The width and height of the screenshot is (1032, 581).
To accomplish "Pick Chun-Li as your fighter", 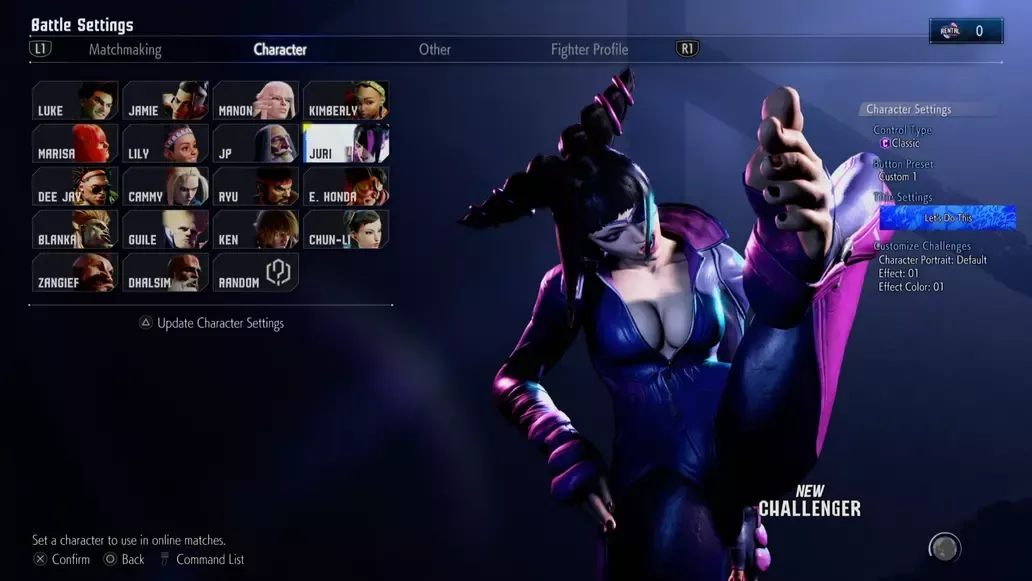I will click(x=346, y=230).
